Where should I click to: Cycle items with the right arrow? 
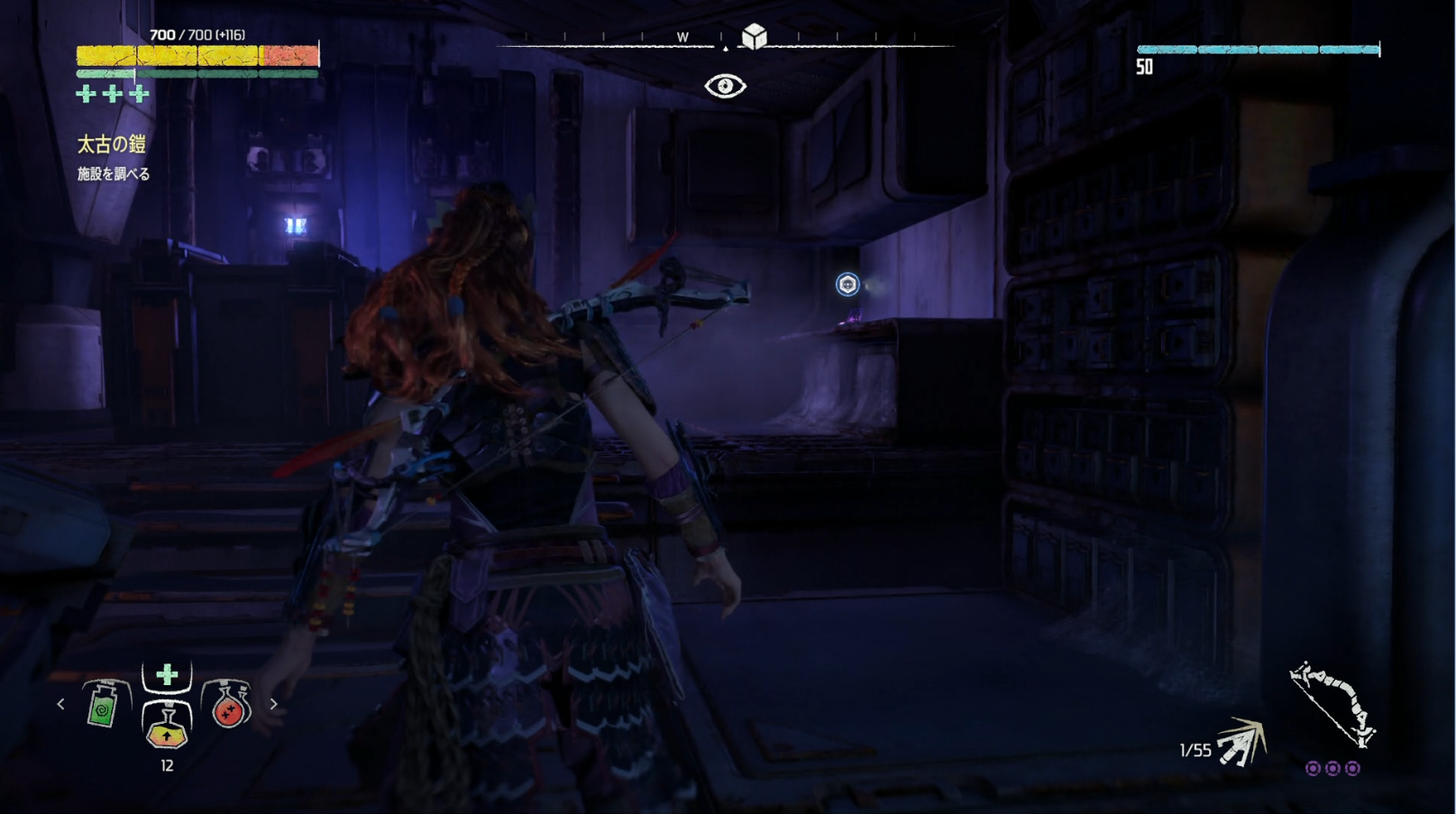[274, 704]
